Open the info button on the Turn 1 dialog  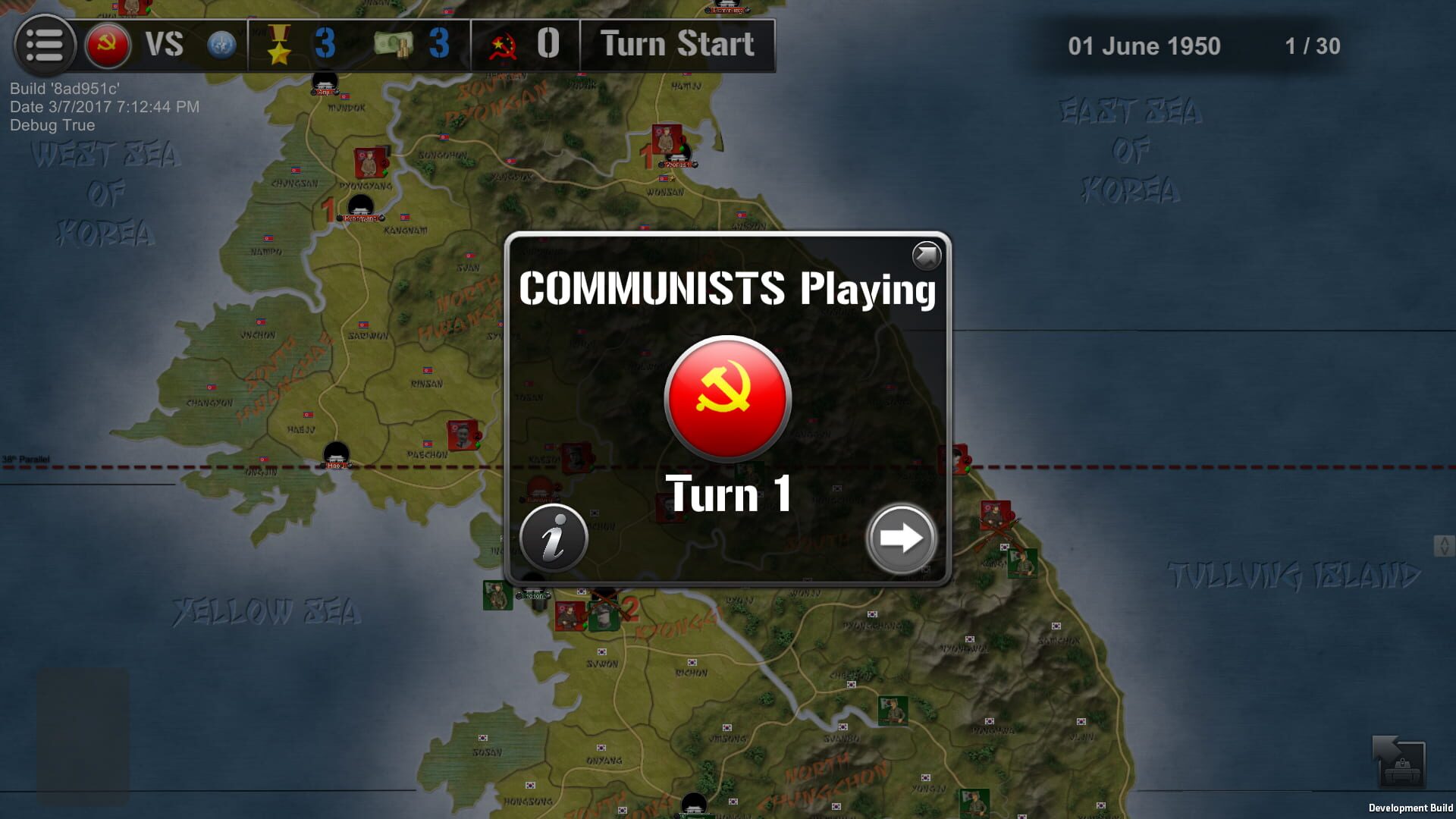point(553,538)
